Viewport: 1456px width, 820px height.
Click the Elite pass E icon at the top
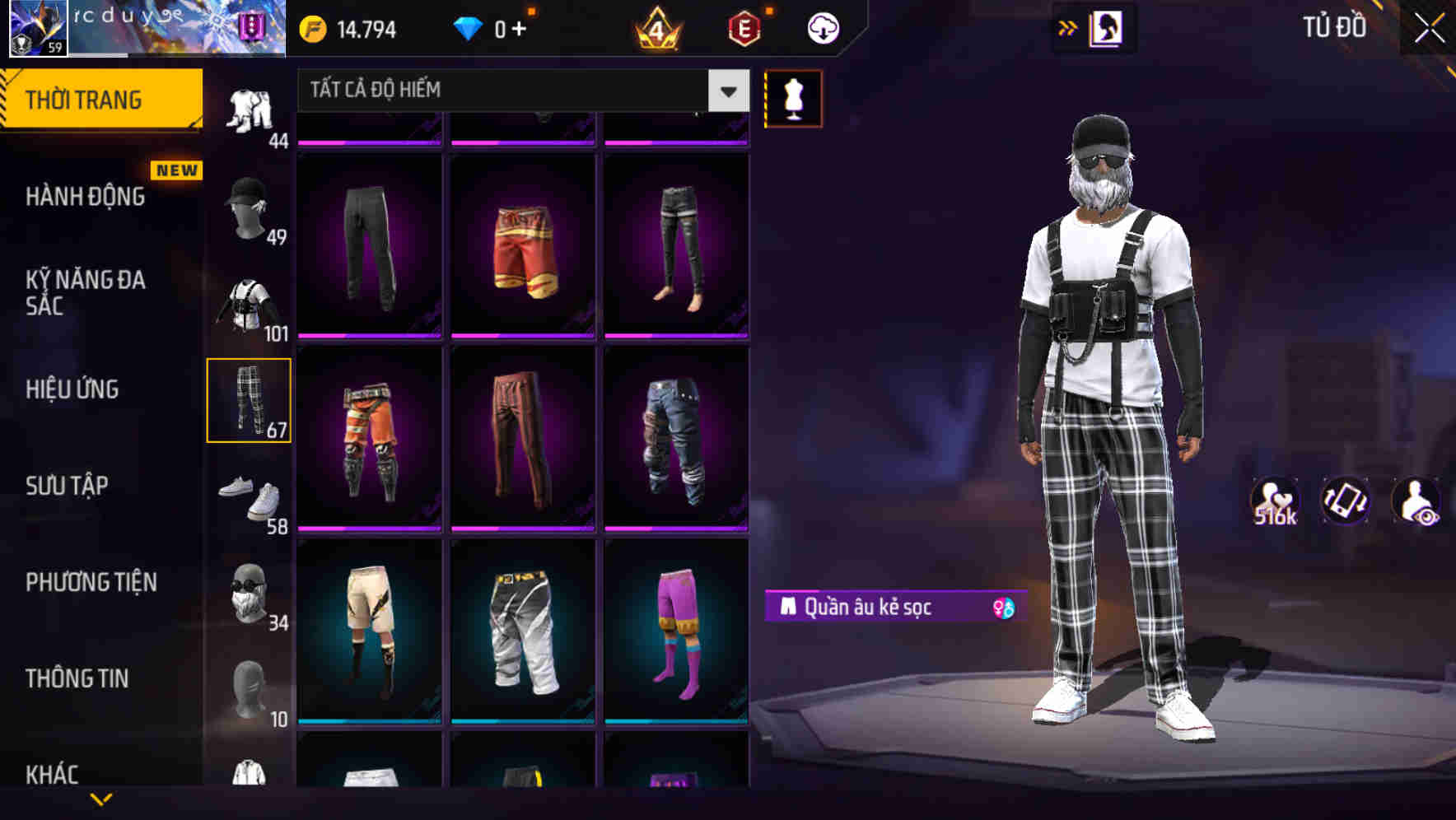point(743,26)
